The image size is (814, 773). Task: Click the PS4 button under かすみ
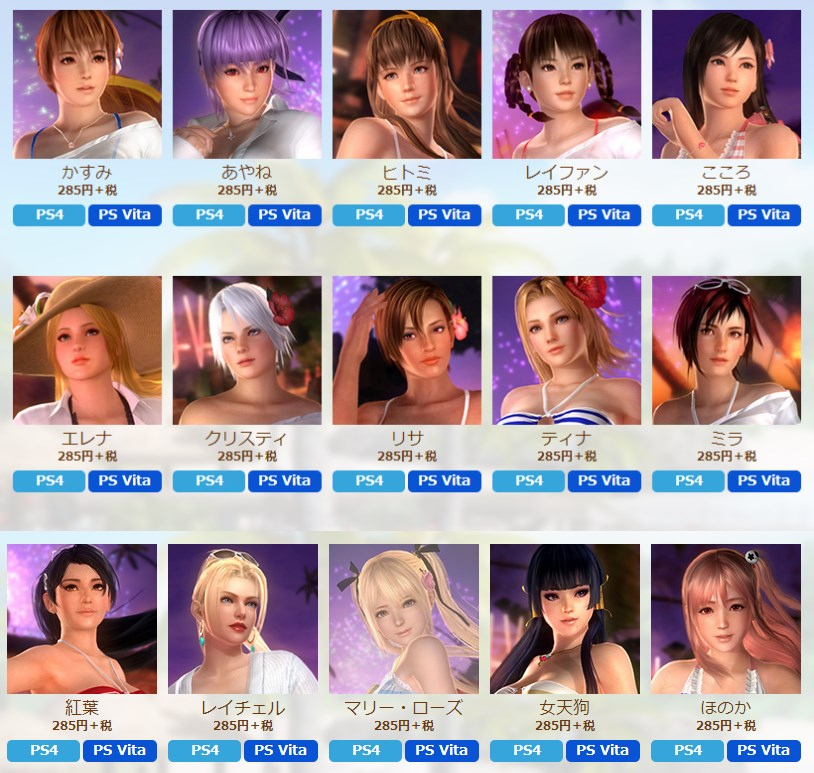[x=49, y=215]
